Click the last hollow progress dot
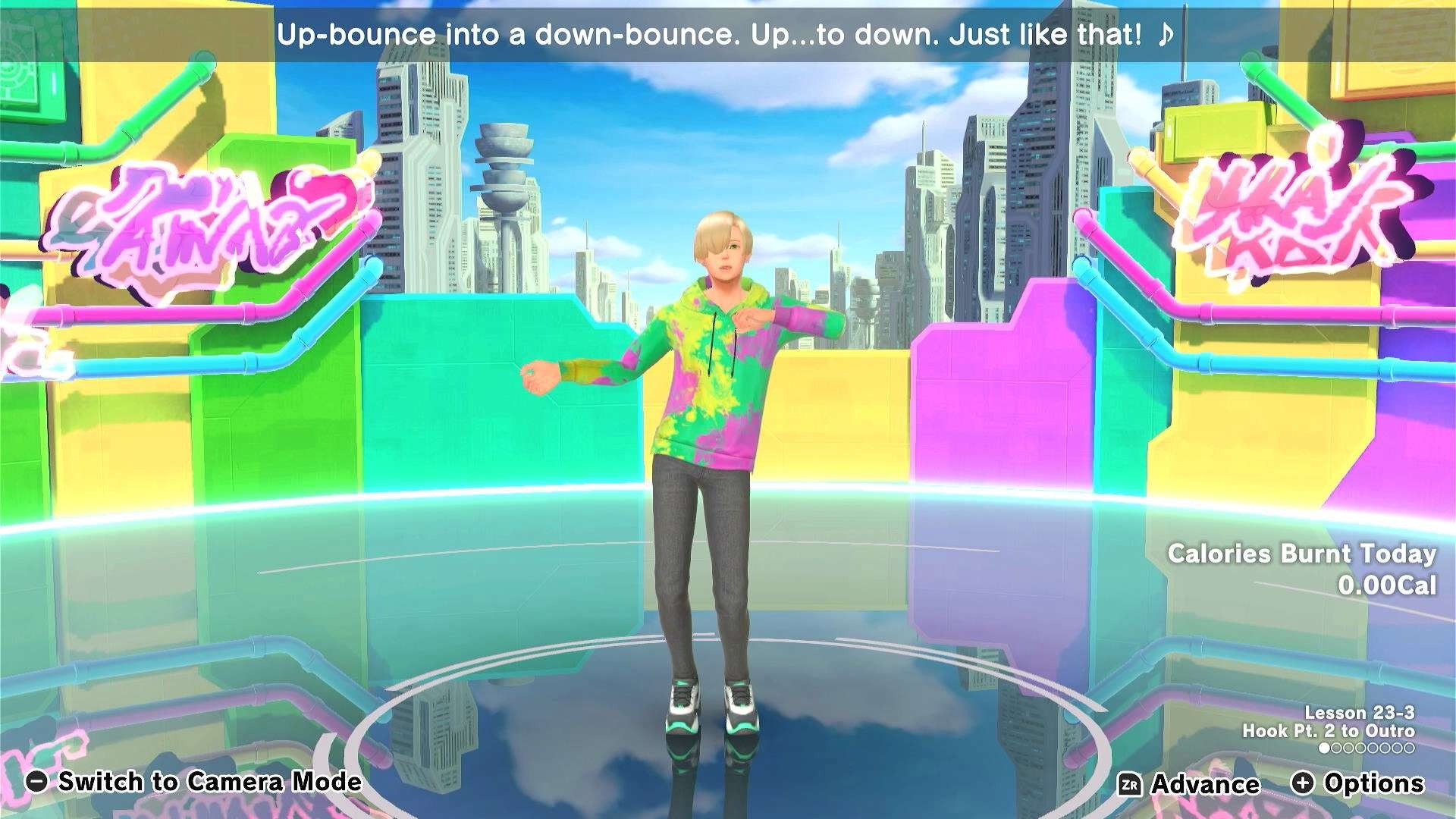This screenshot has width=1456, height=819. click(1408, 747)
